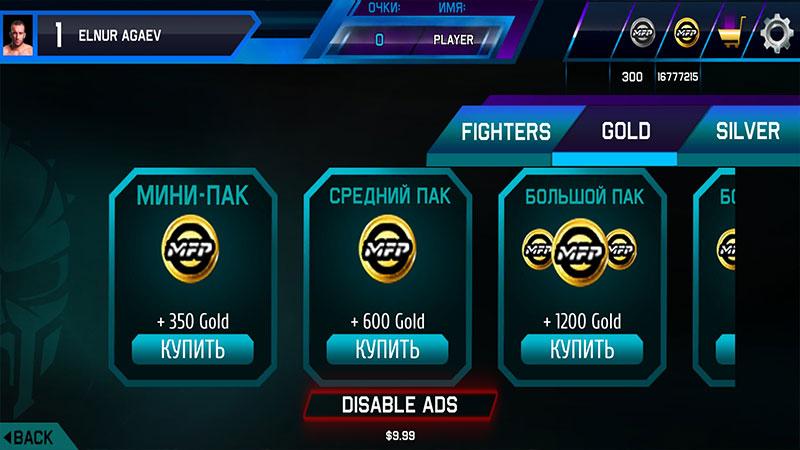Edit the Player name field
Viewport: 800px width, 450px height.
pyautogui.click(x=453, y=40)
